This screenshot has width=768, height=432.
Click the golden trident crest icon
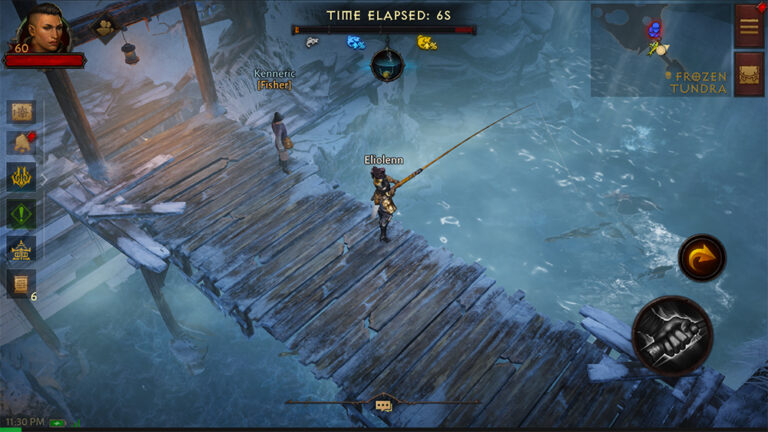click(x=21, y=178)
